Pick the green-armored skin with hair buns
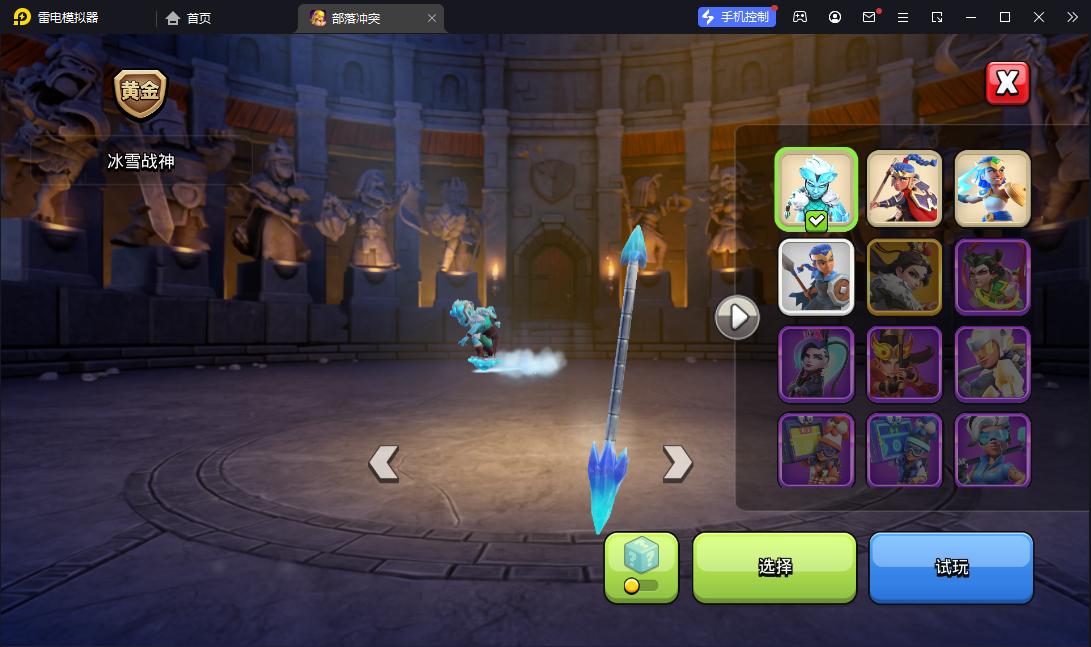 tap(992, 276)
